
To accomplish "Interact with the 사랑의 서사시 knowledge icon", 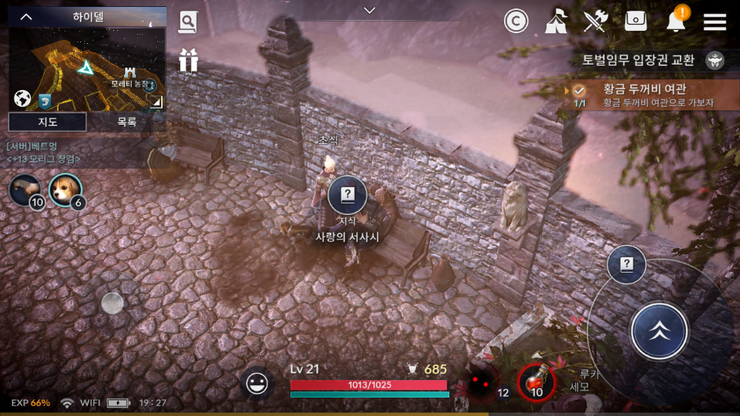I will tap(348, 195).
